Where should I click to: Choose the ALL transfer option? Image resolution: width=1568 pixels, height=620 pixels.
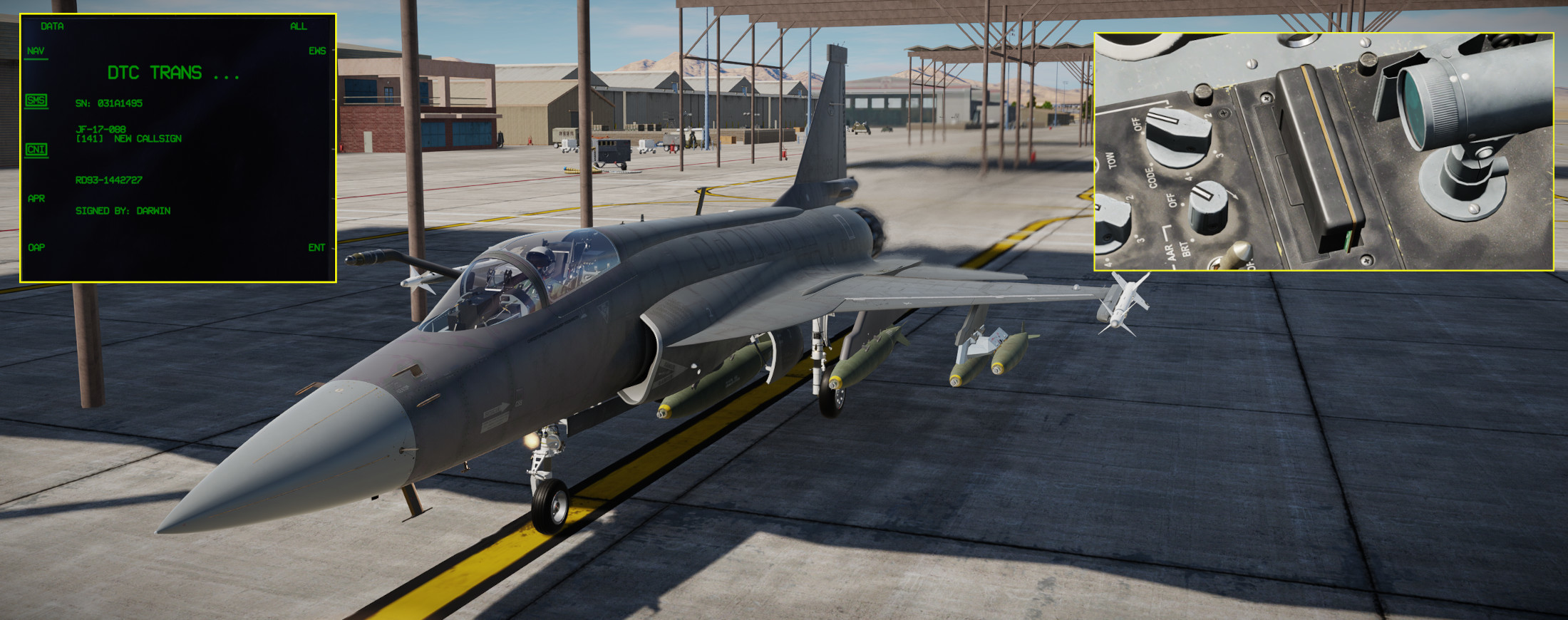[298, 26]
